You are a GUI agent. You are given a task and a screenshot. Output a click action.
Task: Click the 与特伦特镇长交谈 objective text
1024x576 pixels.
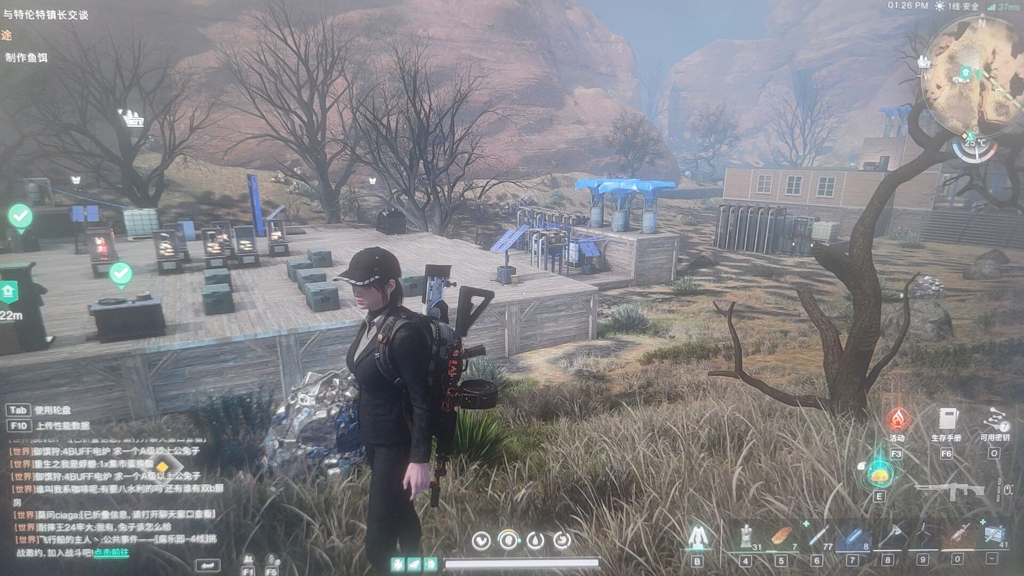(x=46, y=15)
